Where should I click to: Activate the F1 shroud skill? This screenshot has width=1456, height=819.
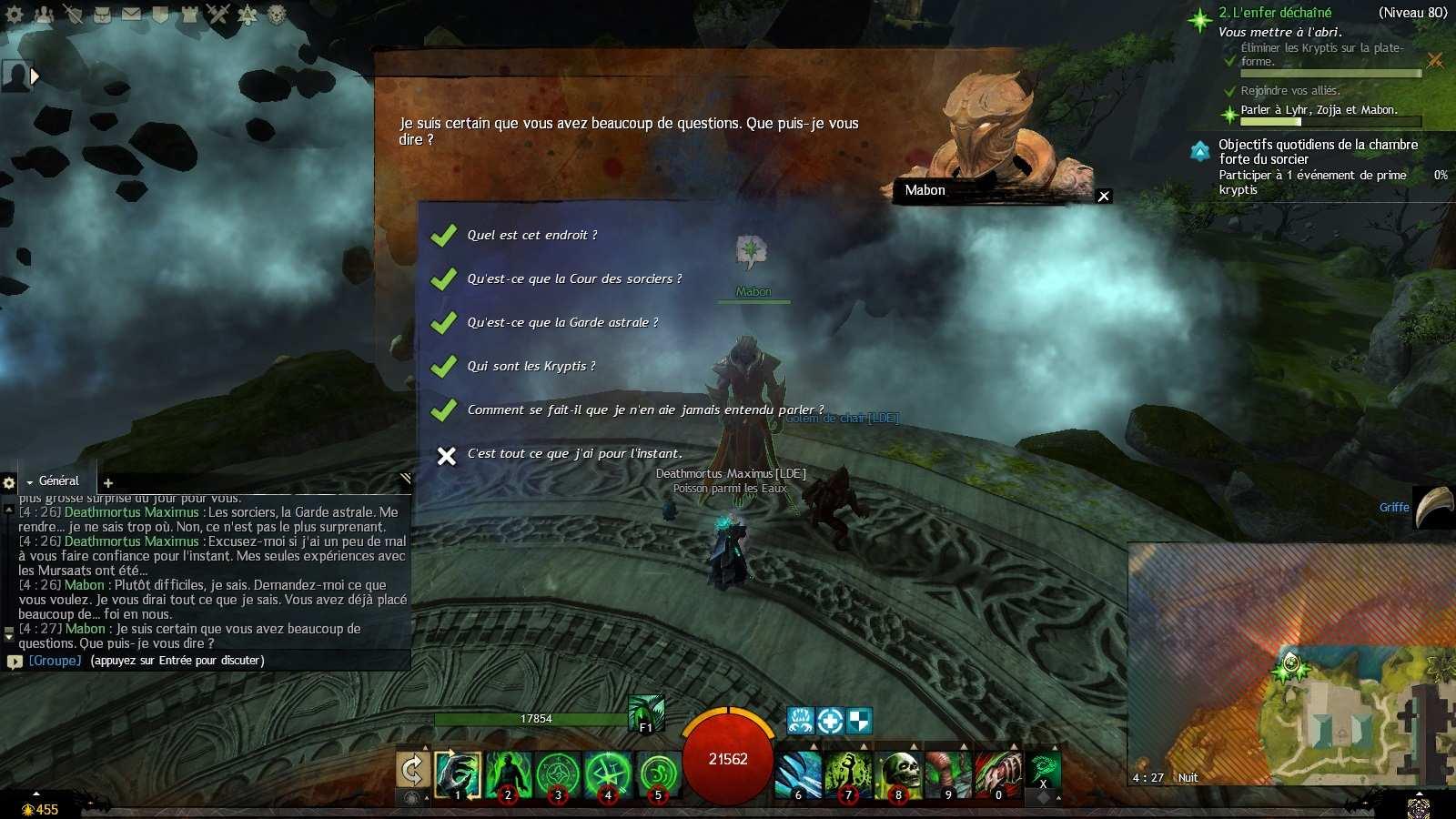tap(646, 713)
